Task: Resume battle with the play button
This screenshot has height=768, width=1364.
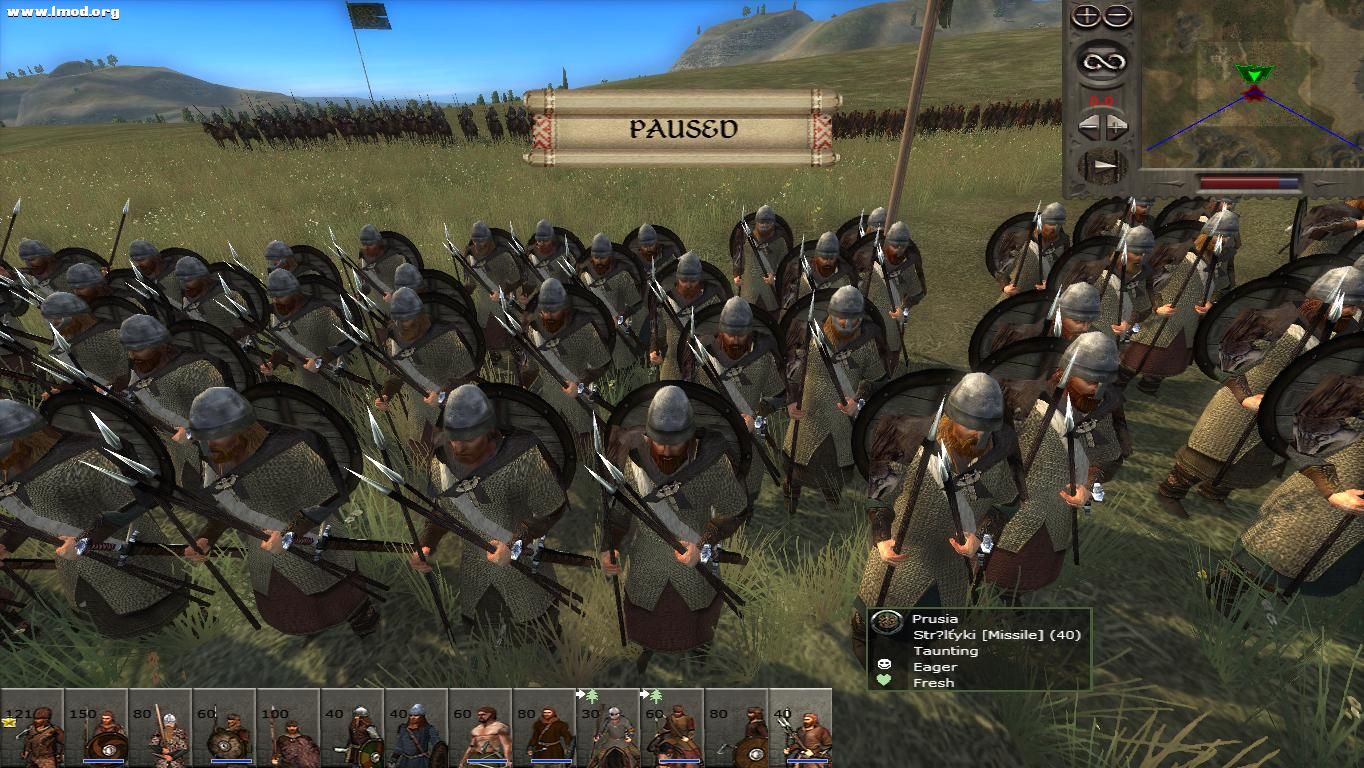Action: pos(1101,166)
